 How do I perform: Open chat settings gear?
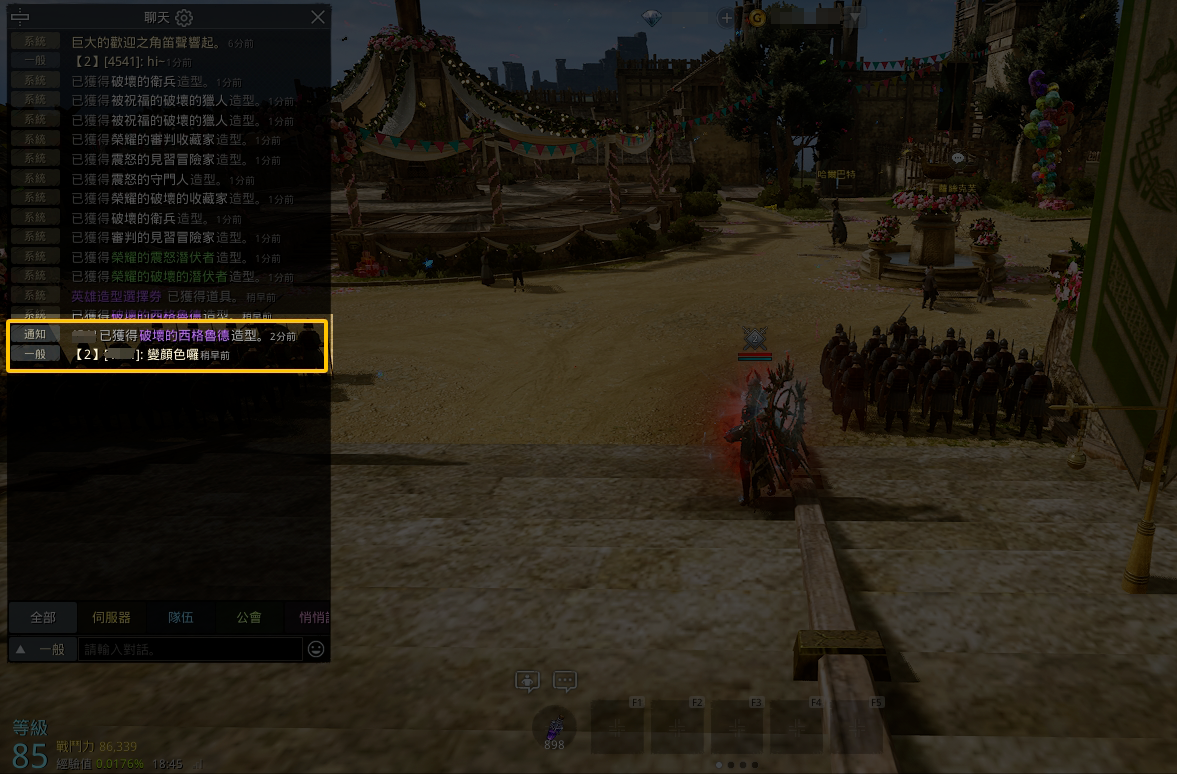pos(184,18)
